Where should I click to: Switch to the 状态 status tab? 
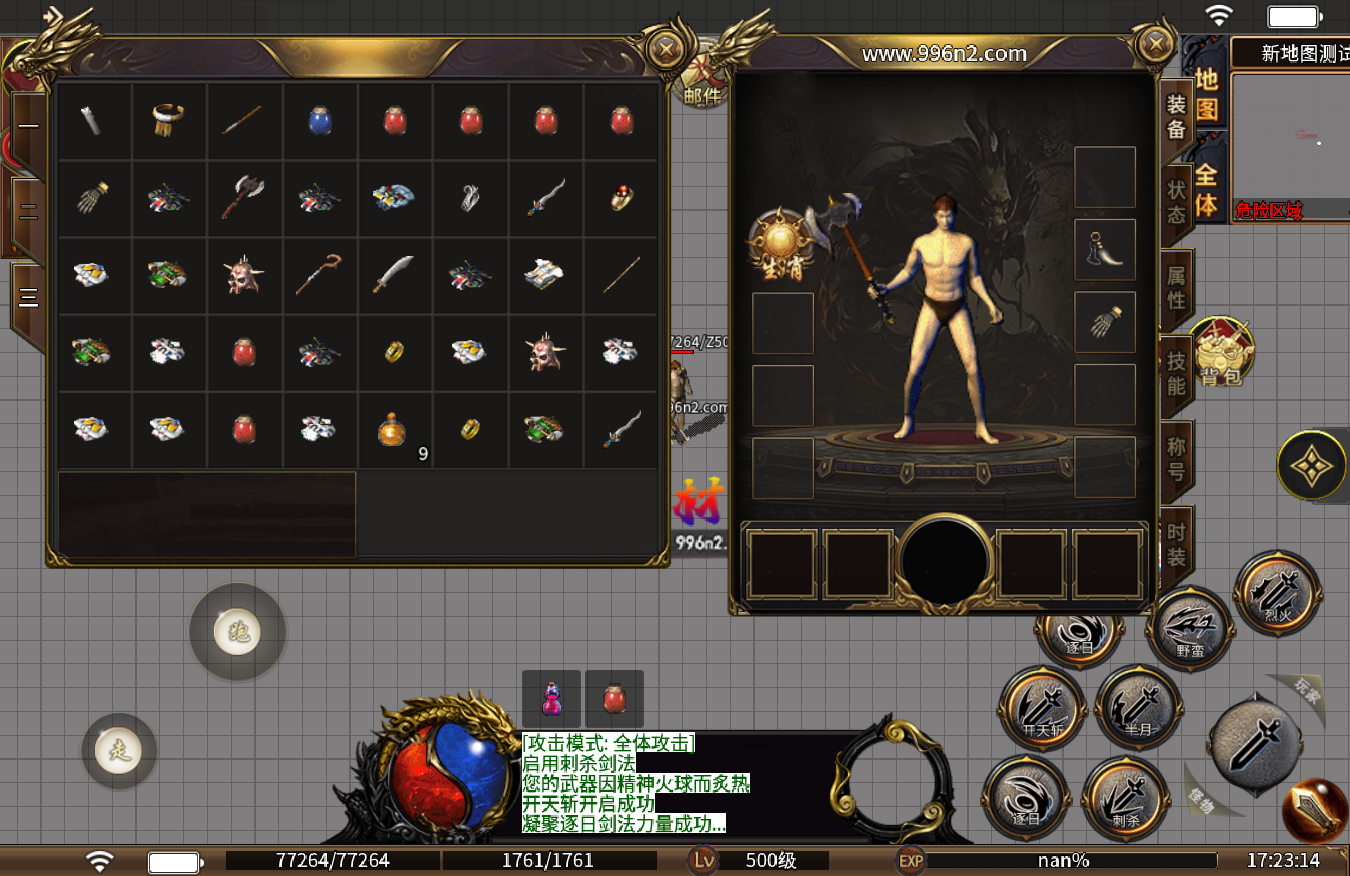pos(1177,201)
